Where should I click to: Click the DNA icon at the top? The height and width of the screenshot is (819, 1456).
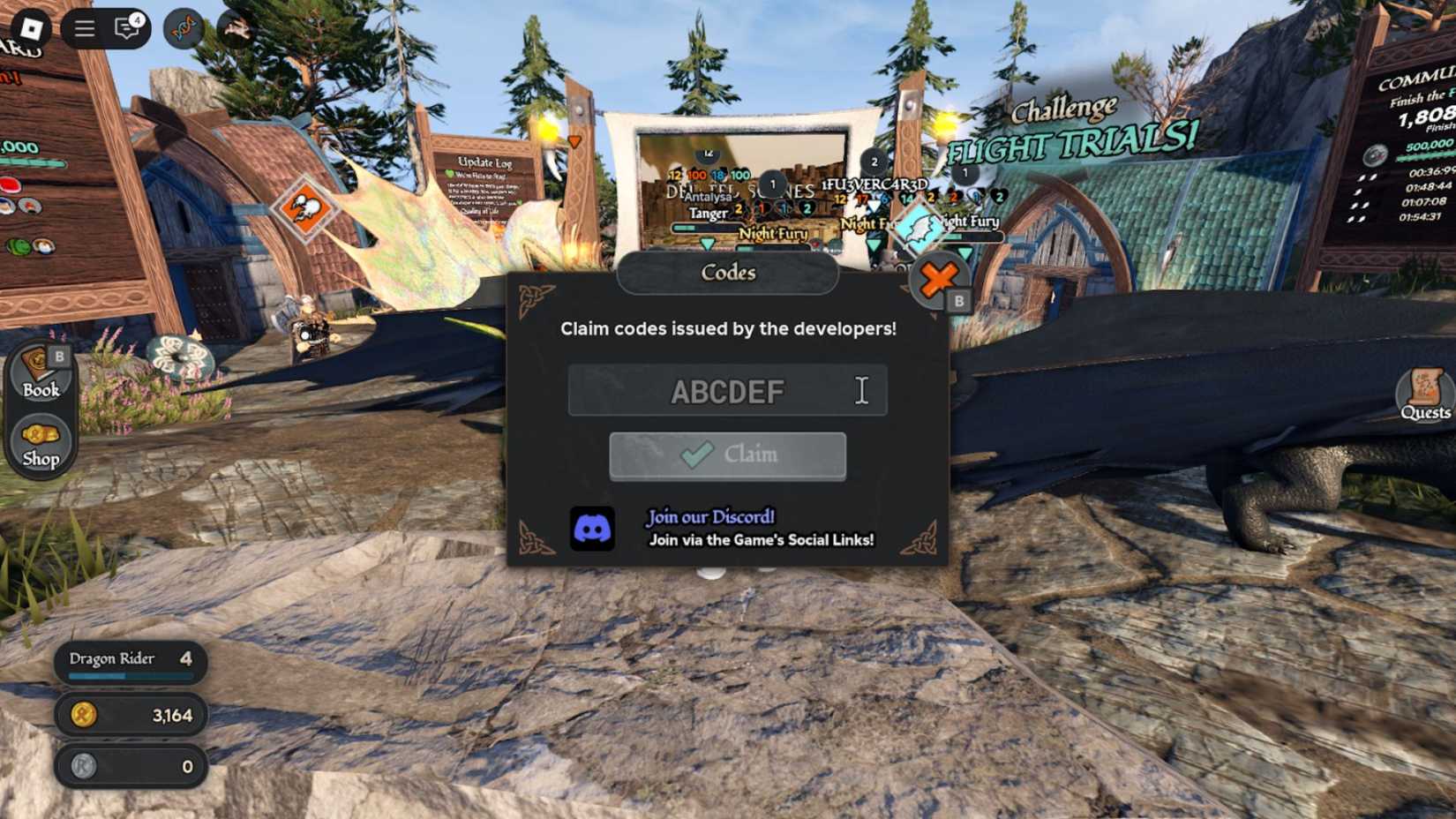pyautogui.click(x=182, y=26)
